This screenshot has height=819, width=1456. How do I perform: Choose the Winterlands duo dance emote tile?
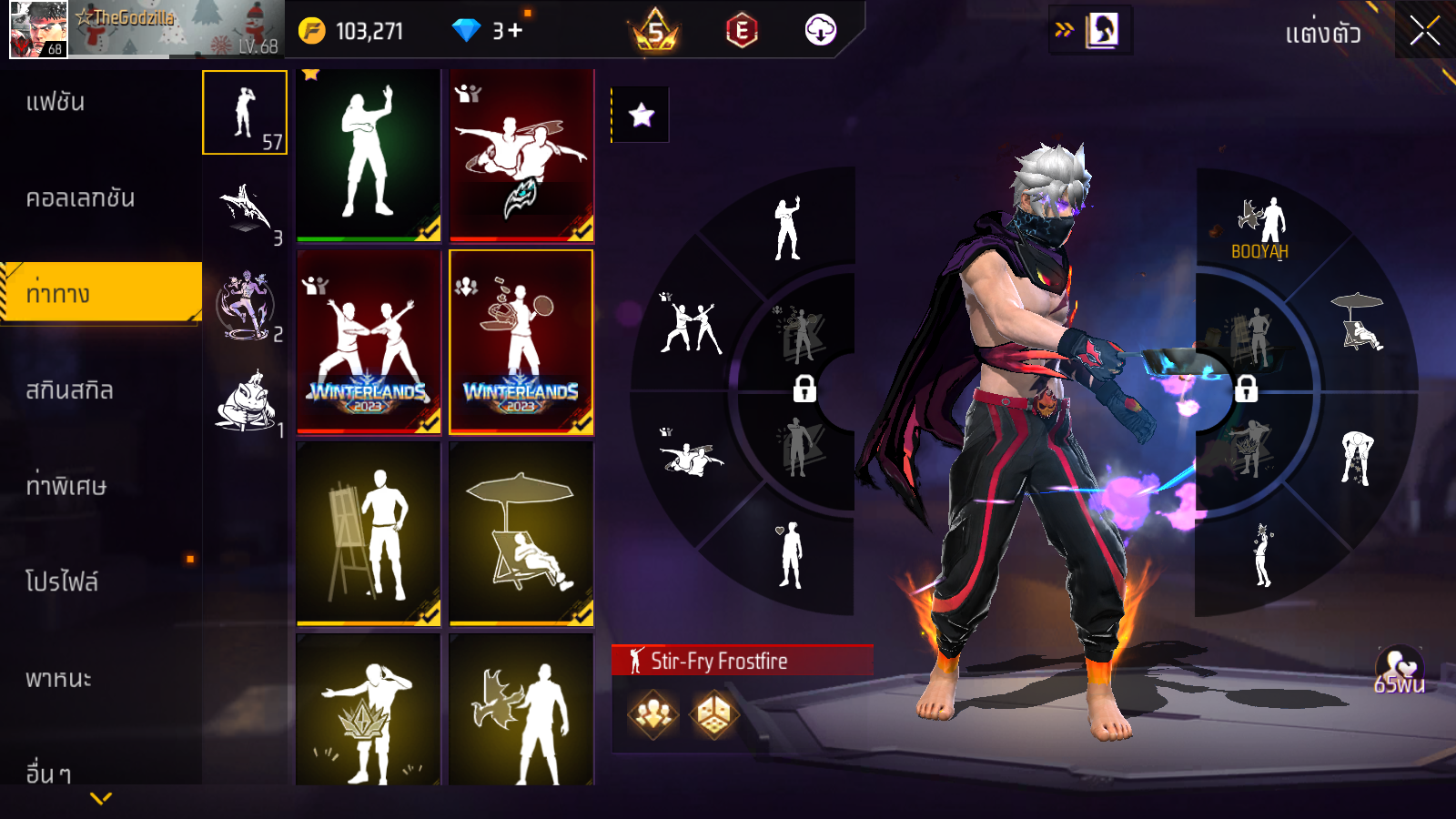point(369,341)
